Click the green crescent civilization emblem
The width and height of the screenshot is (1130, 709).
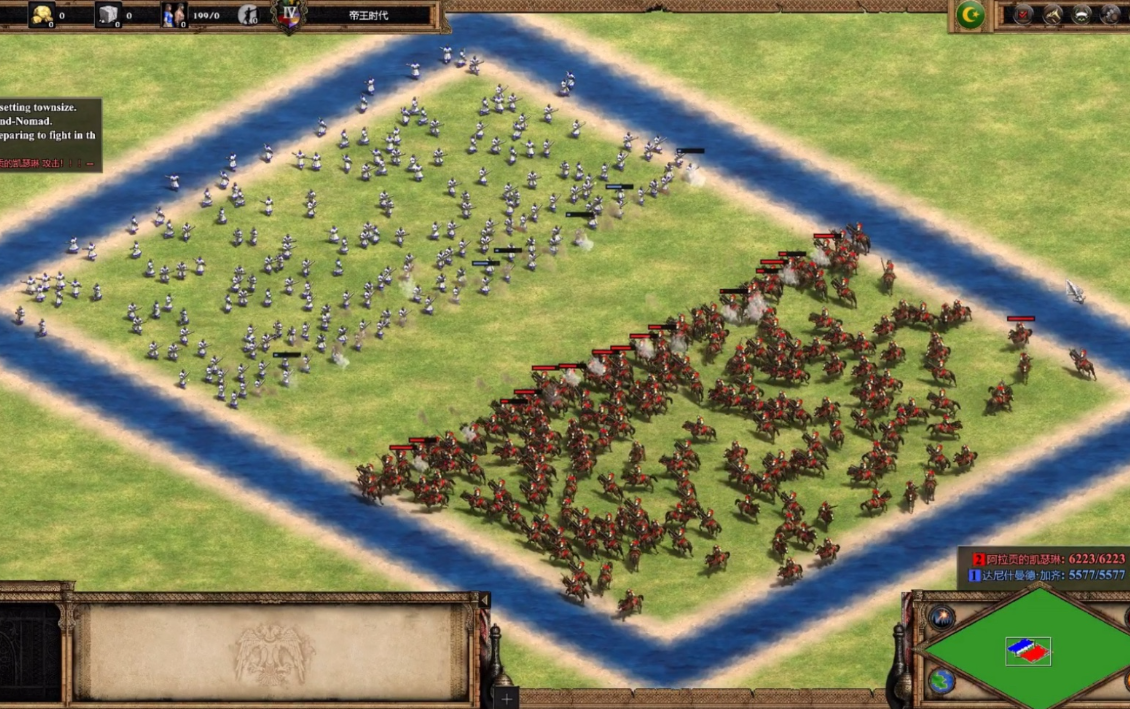pos(969,15)
